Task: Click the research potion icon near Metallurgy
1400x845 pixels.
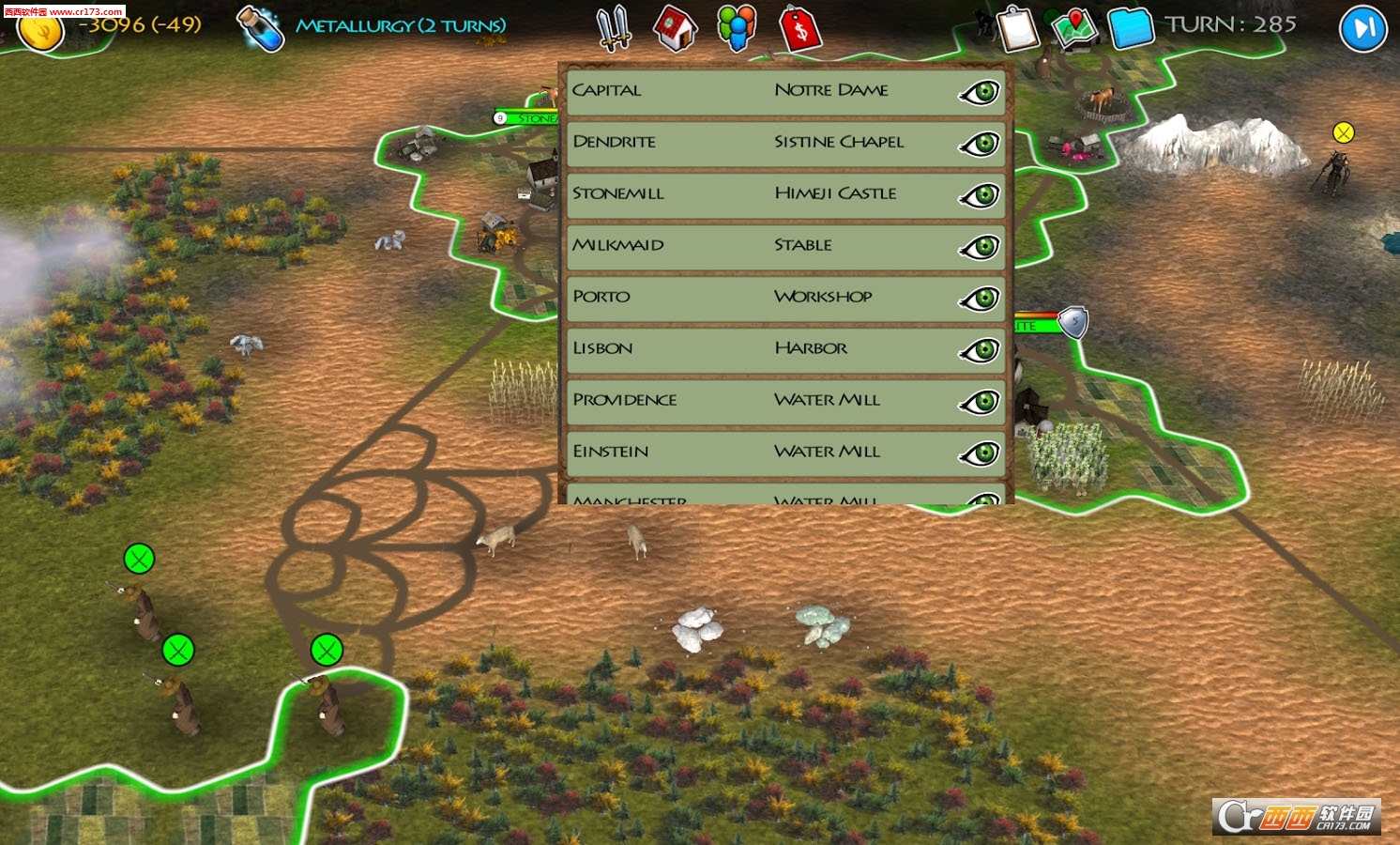Action: click(260, 28)
